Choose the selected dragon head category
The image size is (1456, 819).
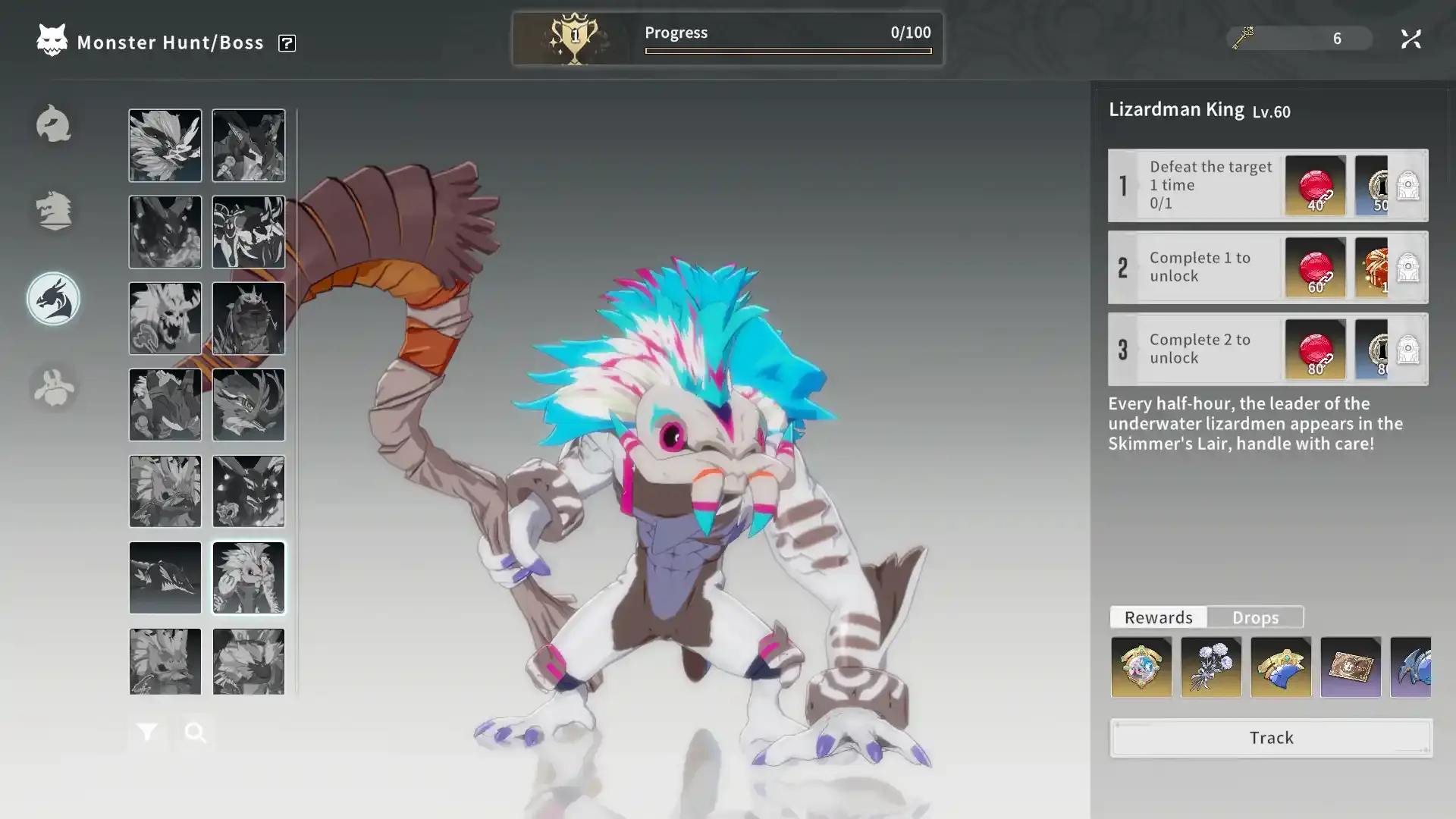(x=53, y=300)
